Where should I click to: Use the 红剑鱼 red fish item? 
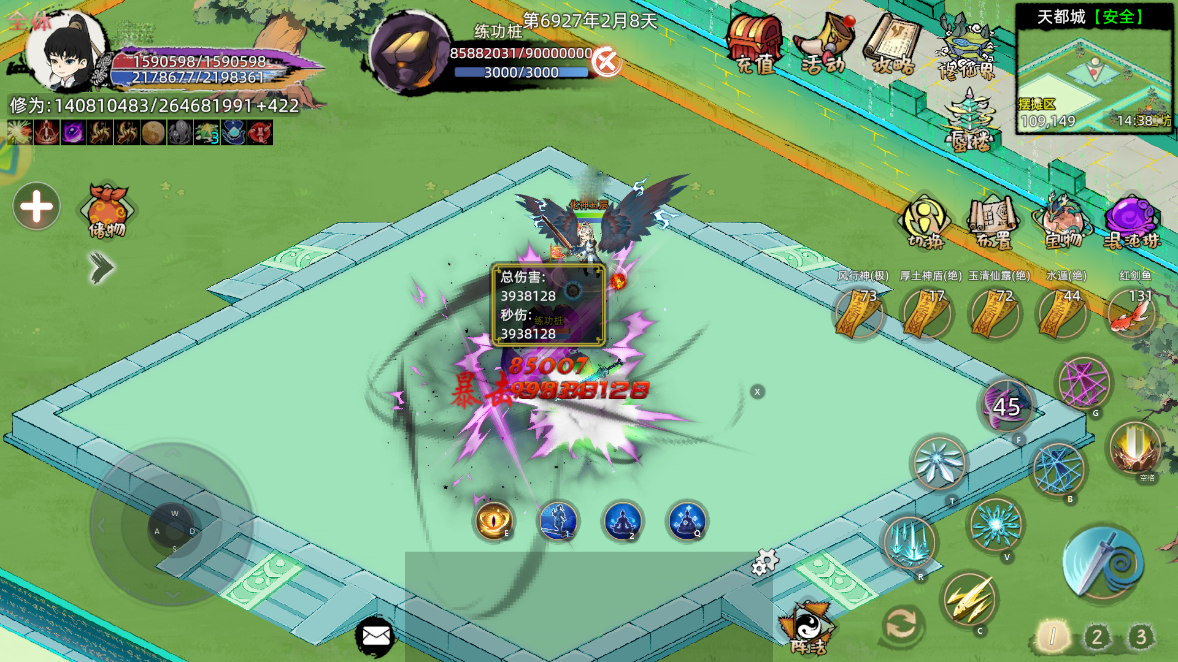click(1131, 313)
